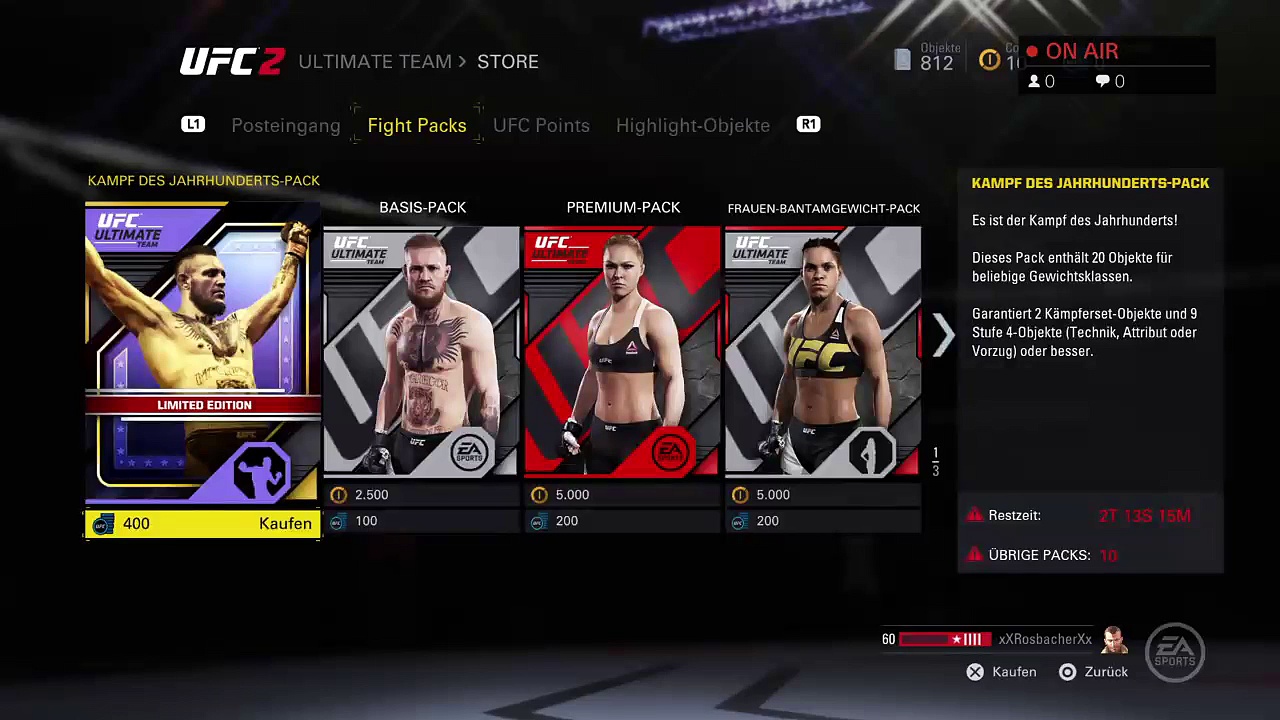This screenshot has width=1280, height=720.
Task: Go back to Ultimate Team menu breadcrumb
Action: point(375,62)
